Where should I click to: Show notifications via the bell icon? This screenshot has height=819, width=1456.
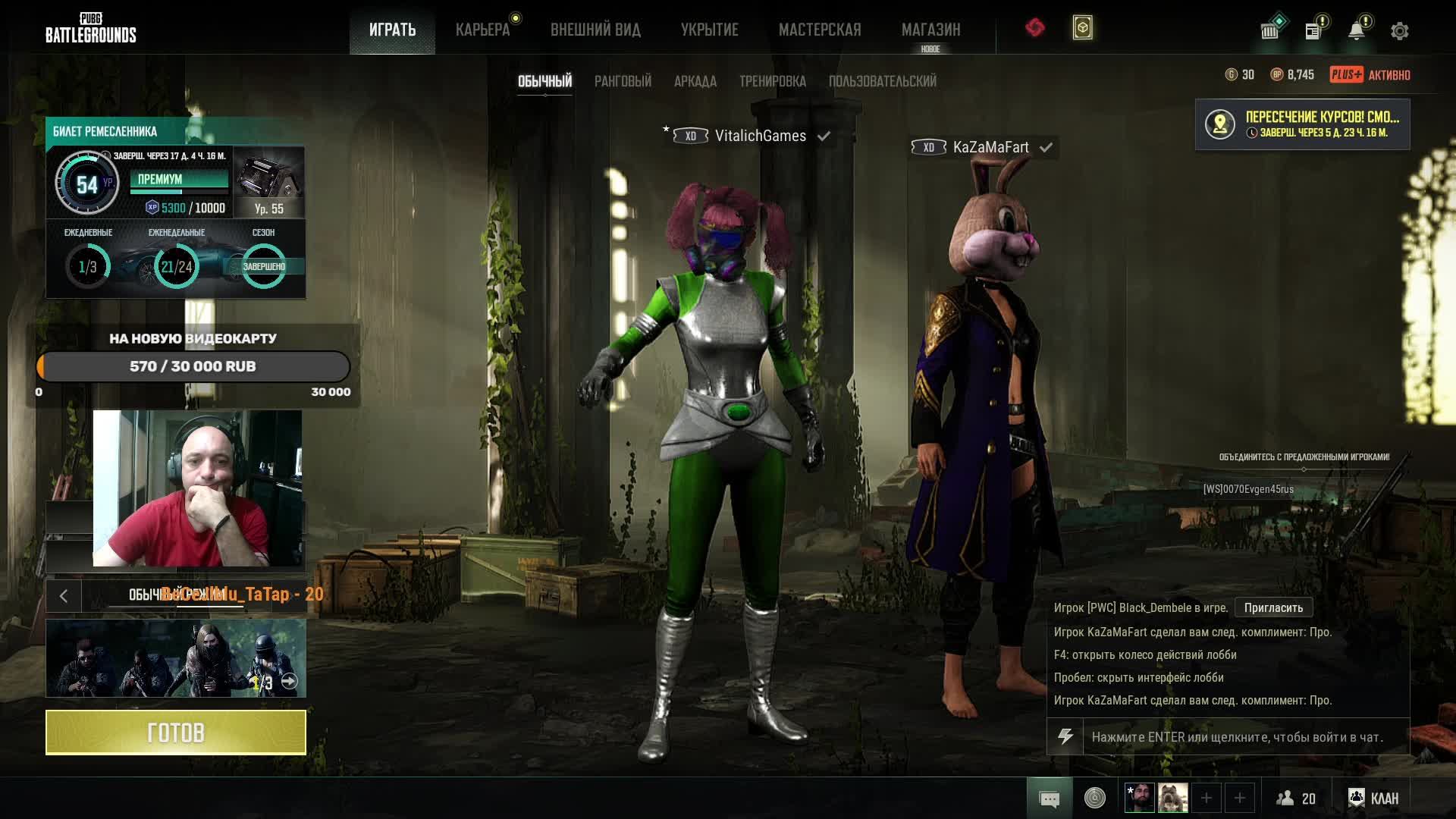pyautogui.click(x=1357, y=30)
